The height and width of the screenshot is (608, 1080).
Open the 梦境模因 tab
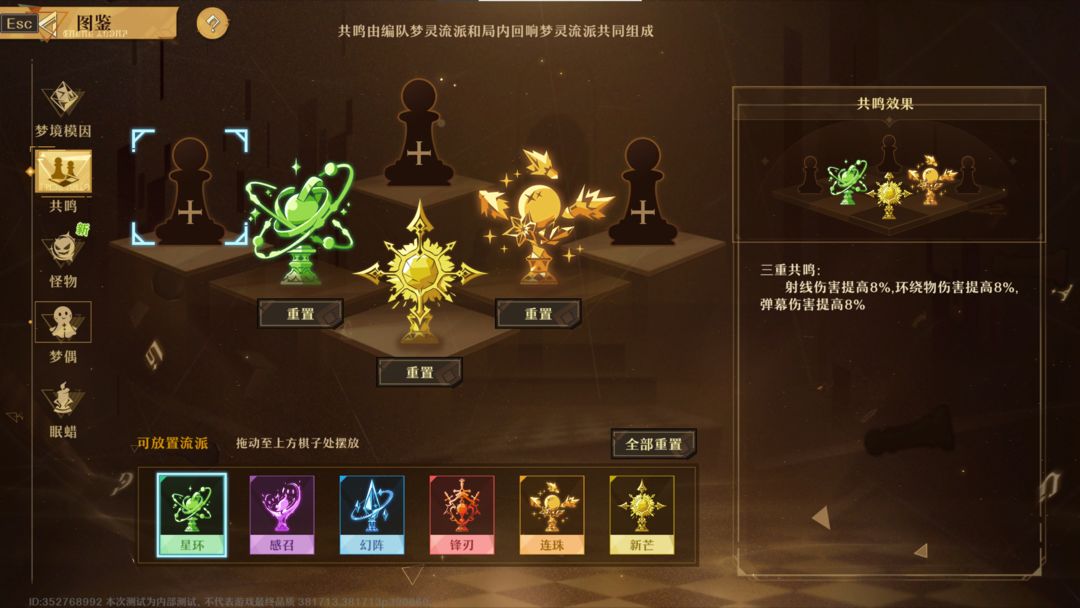(63, 109)
